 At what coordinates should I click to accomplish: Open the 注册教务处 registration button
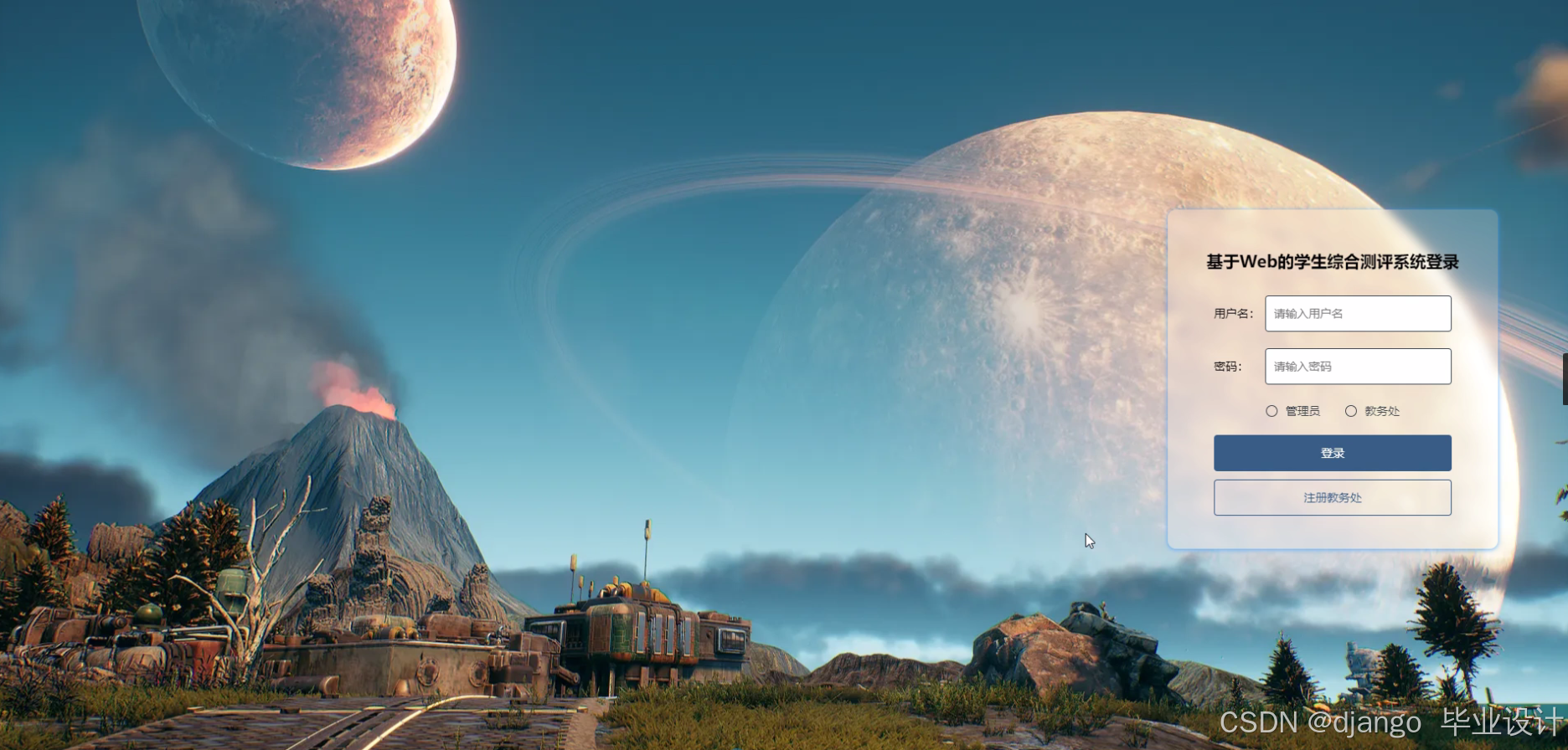(1332, 498)
